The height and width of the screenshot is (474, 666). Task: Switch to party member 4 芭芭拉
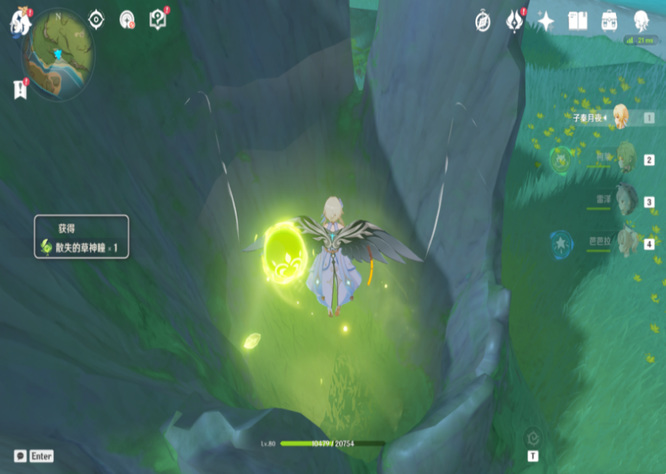point(627,241)
